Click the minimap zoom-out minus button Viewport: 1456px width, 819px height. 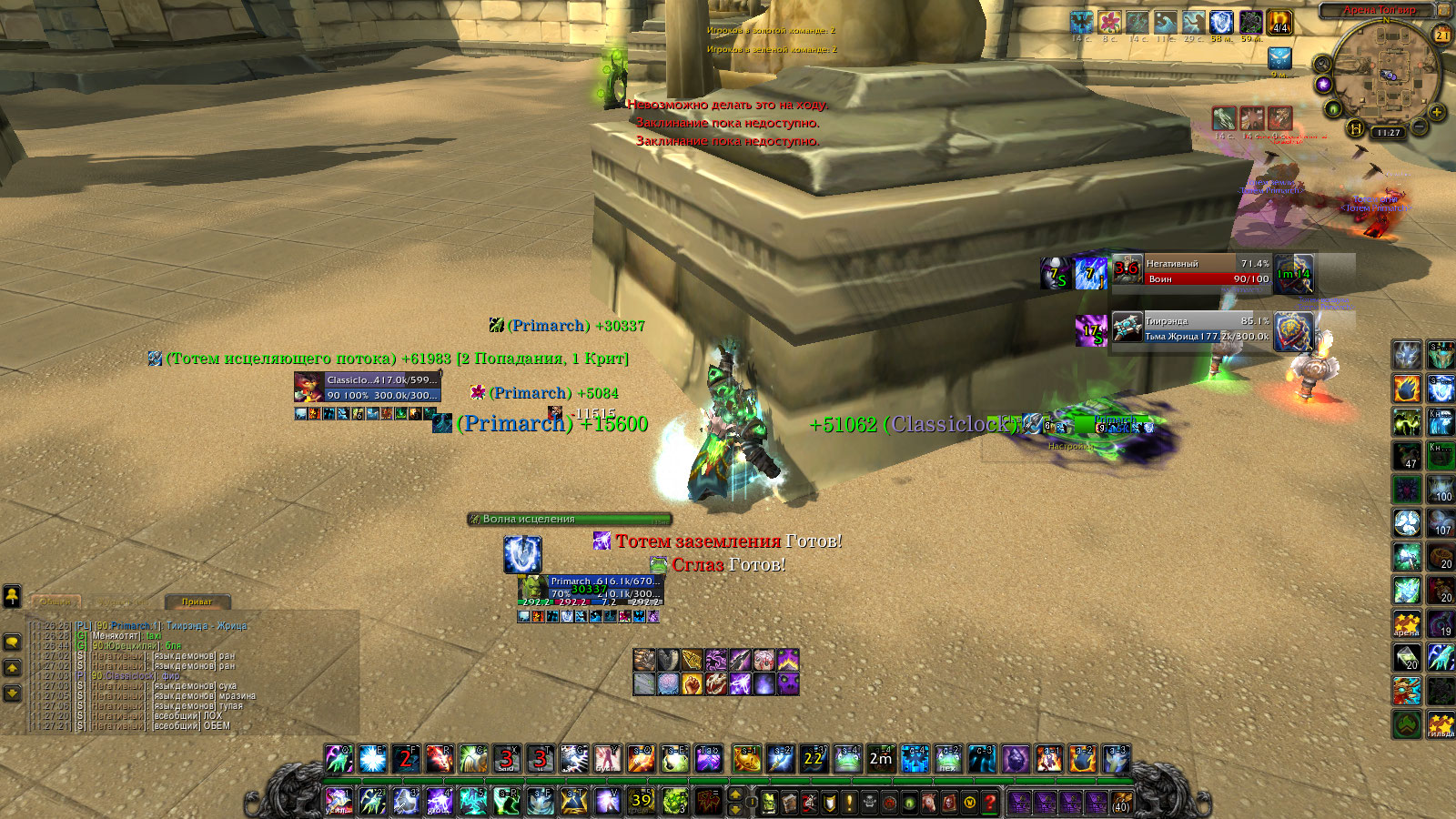click(x=1419, y=129)
